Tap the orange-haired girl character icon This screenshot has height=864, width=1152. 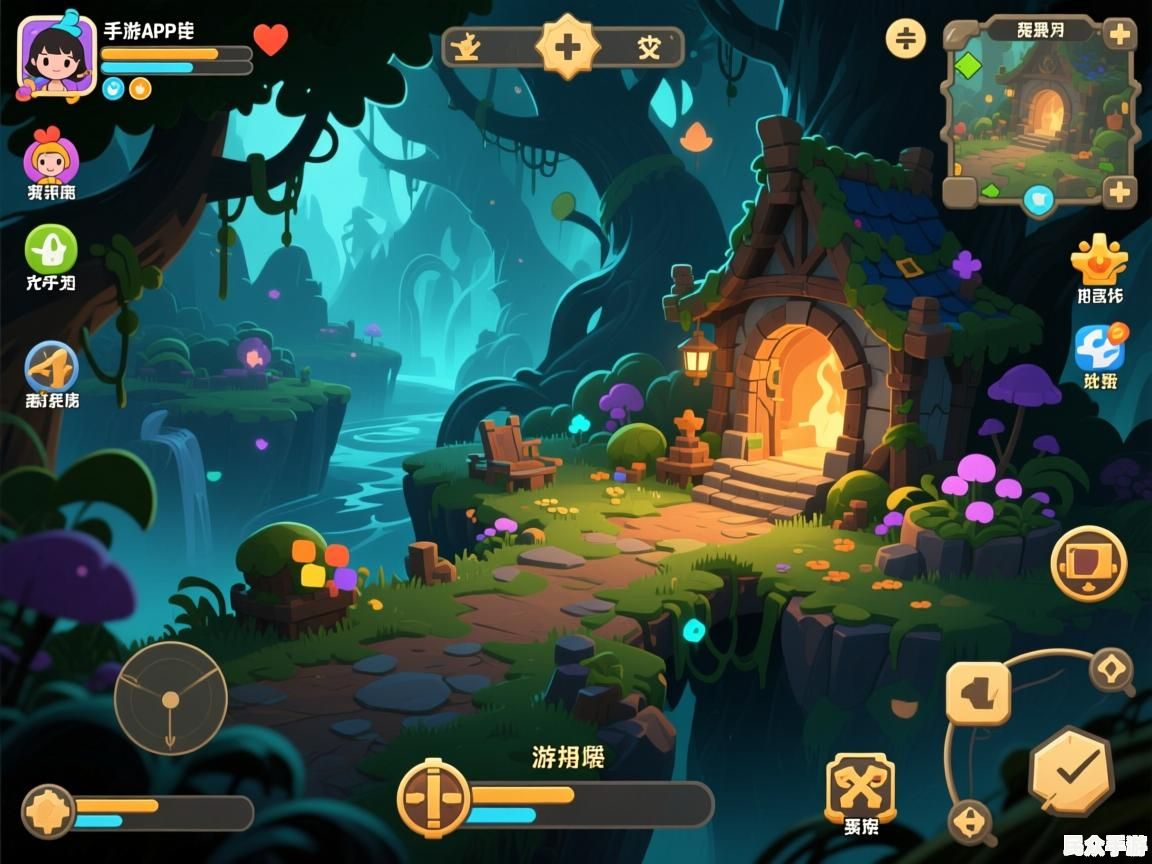[51, 161]
